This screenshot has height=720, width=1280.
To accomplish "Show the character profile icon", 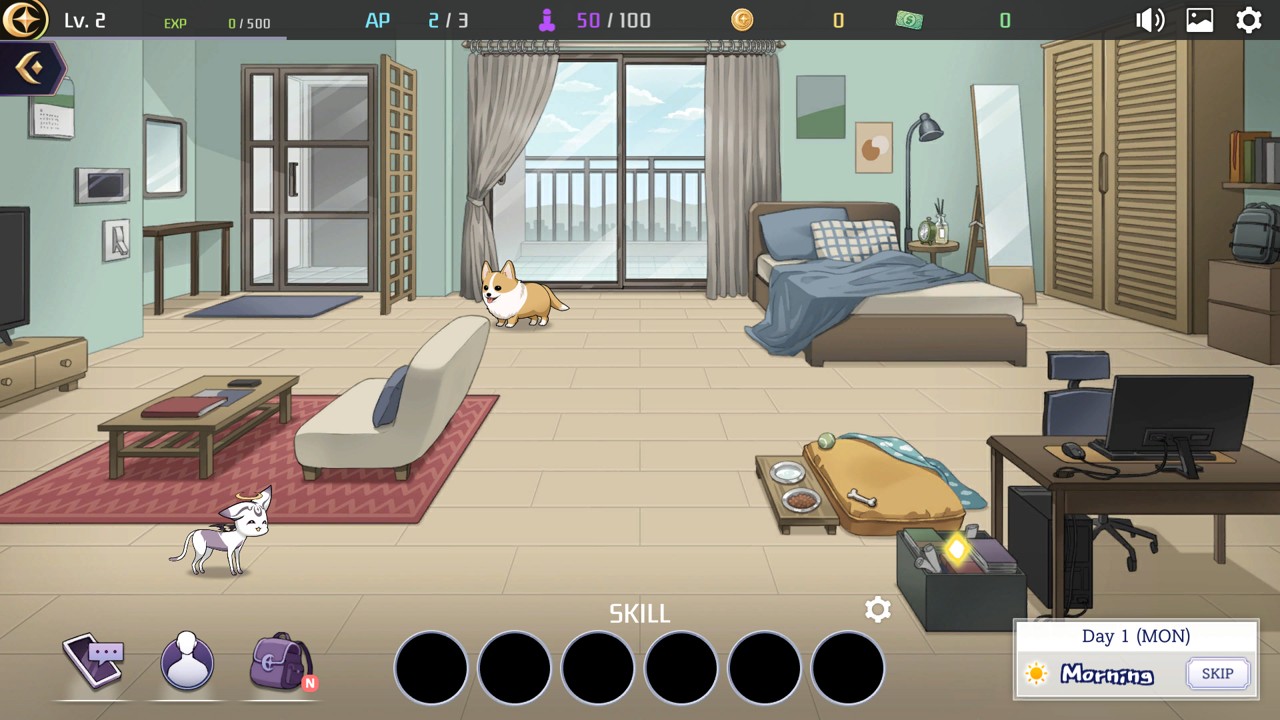I will (x=187, y=661).
